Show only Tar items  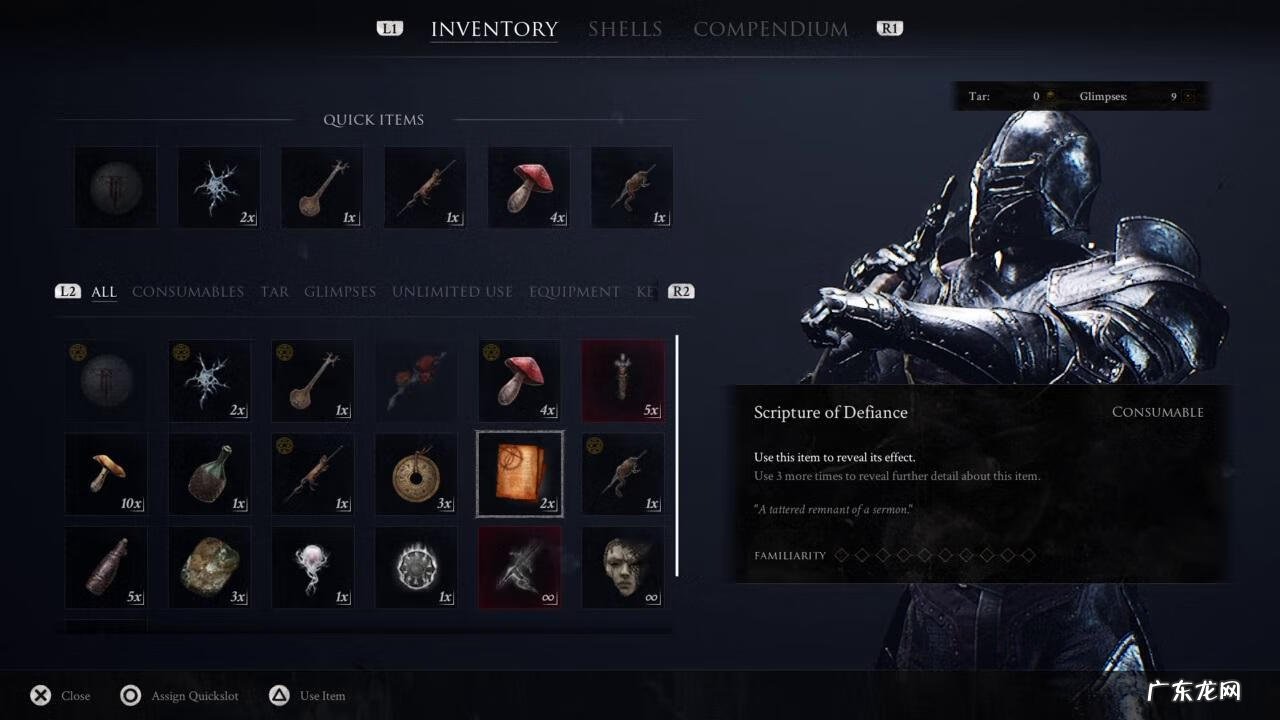click(274, 292)
